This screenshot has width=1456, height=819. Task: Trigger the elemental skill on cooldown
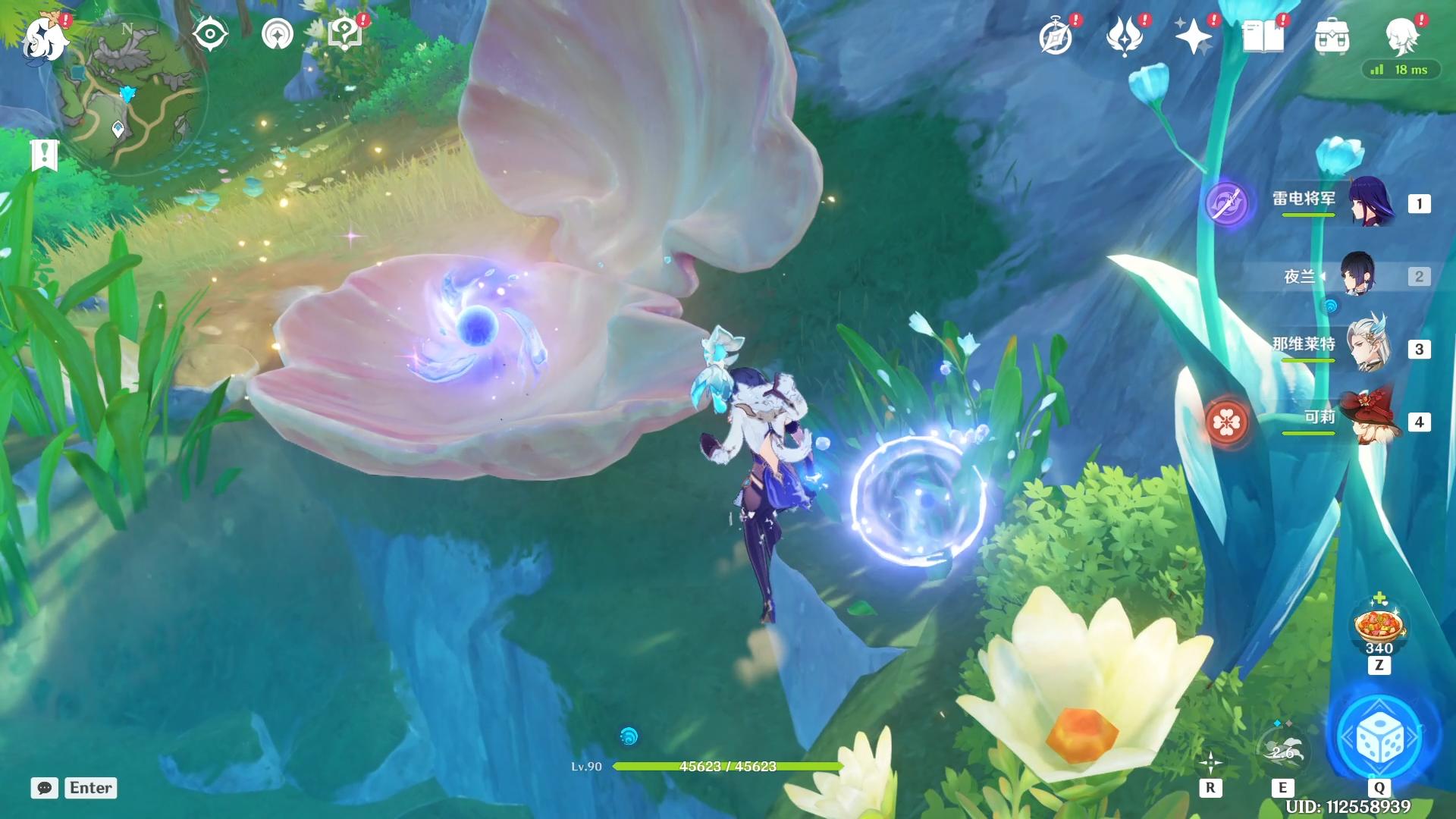[x=1282, y=749]
